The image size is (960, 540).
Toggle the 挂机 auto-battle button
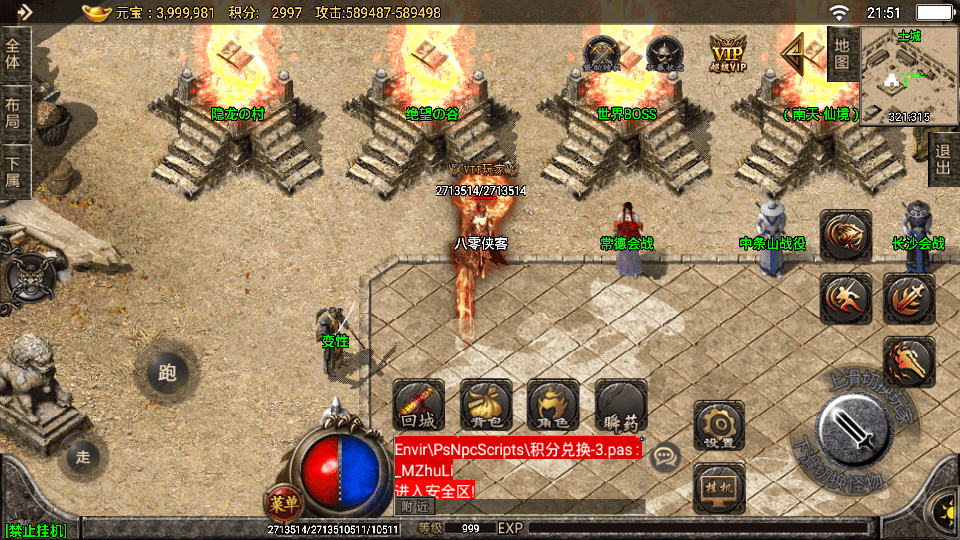click(x=718, y=487)
